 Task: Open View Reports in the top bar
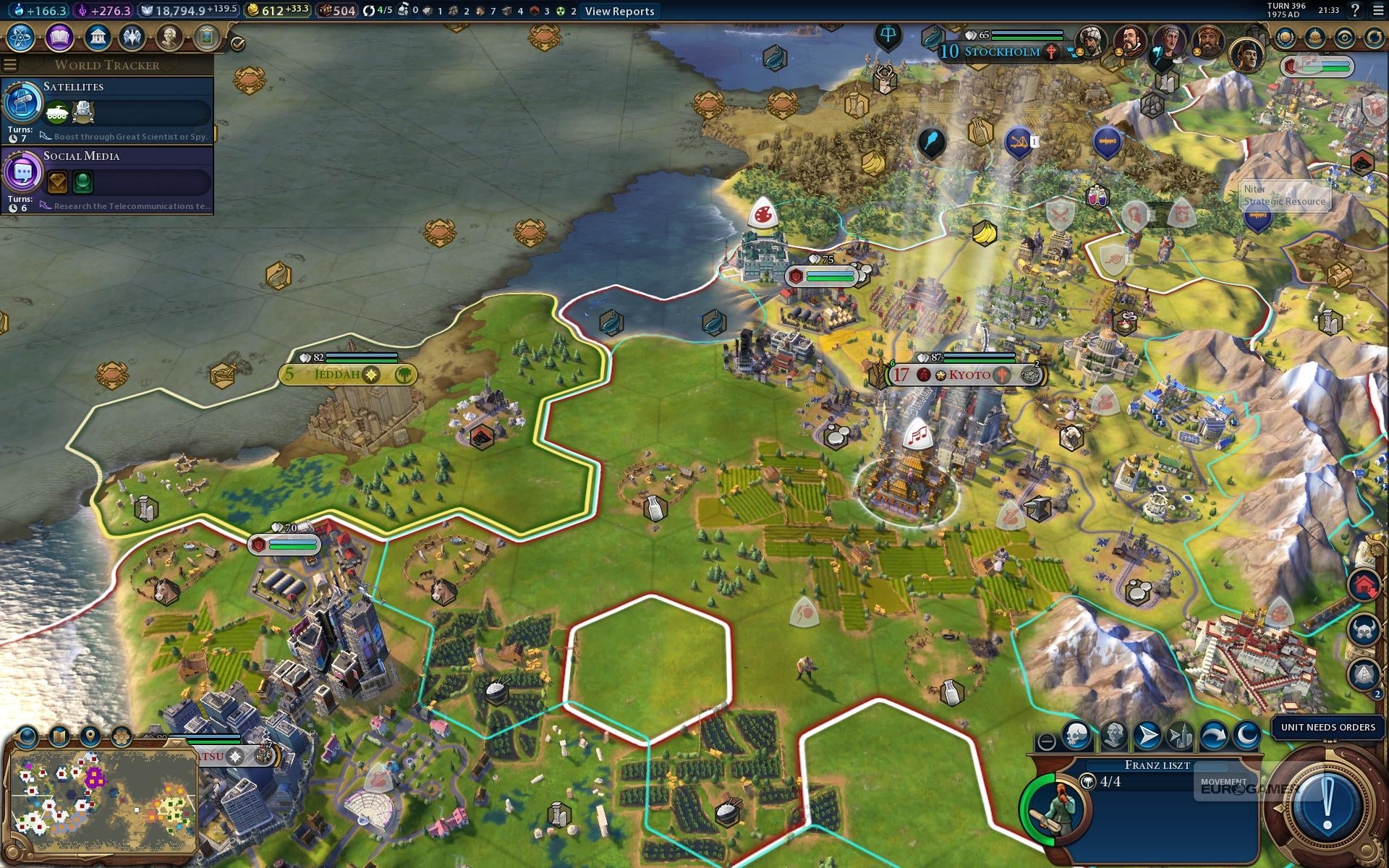pos(619,11)
